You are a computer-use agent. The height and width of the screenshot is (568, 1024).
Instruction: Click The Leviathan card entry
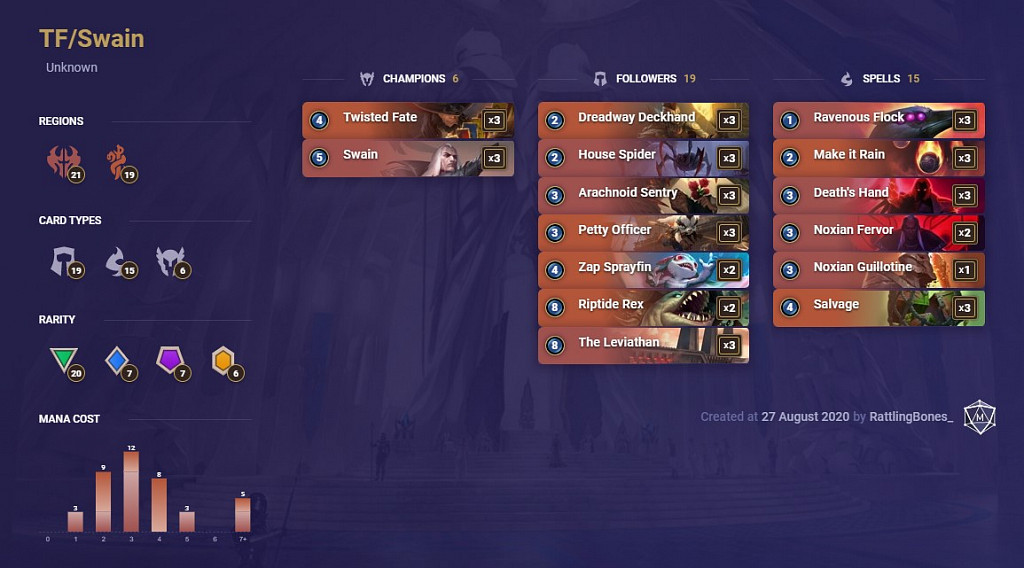click(643, 344)
